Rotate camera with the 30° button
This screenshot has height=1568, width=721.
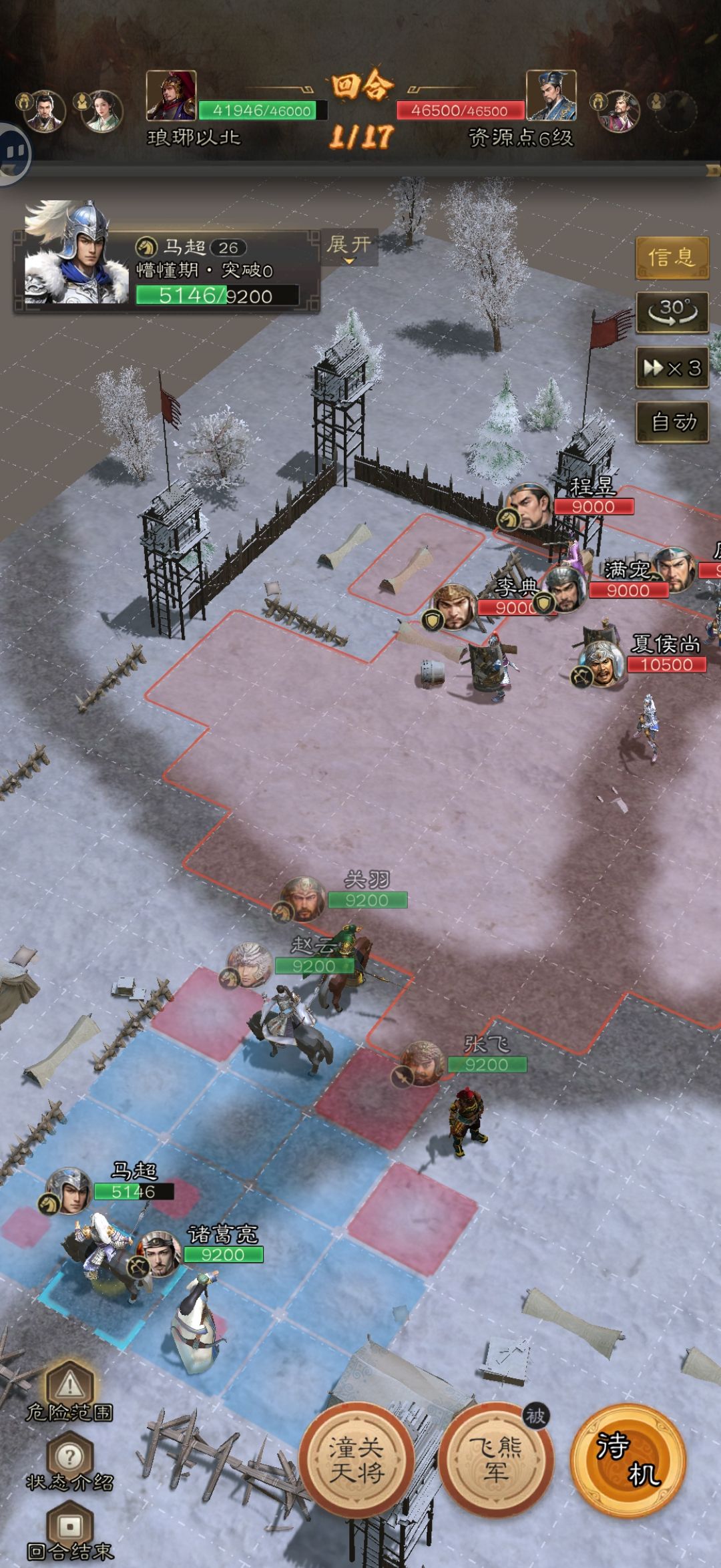[x=672, y=312]
